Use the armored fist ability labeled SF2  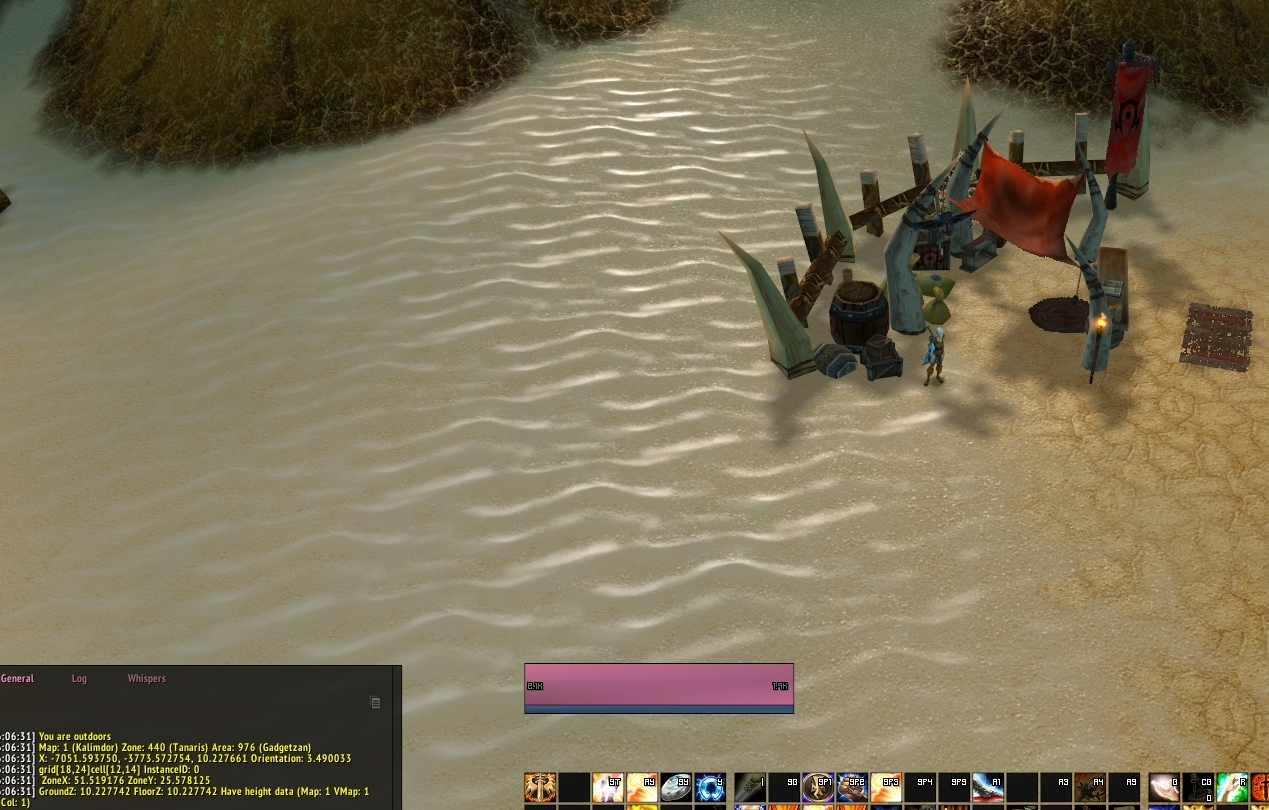coord(852,787)
